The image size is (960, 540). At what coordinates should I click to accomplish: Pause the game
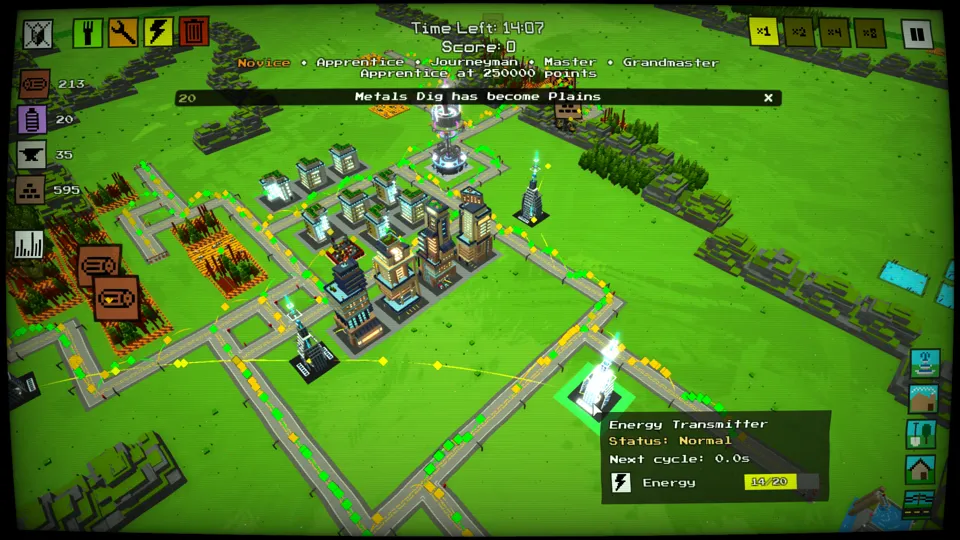(x=916, y=33)
